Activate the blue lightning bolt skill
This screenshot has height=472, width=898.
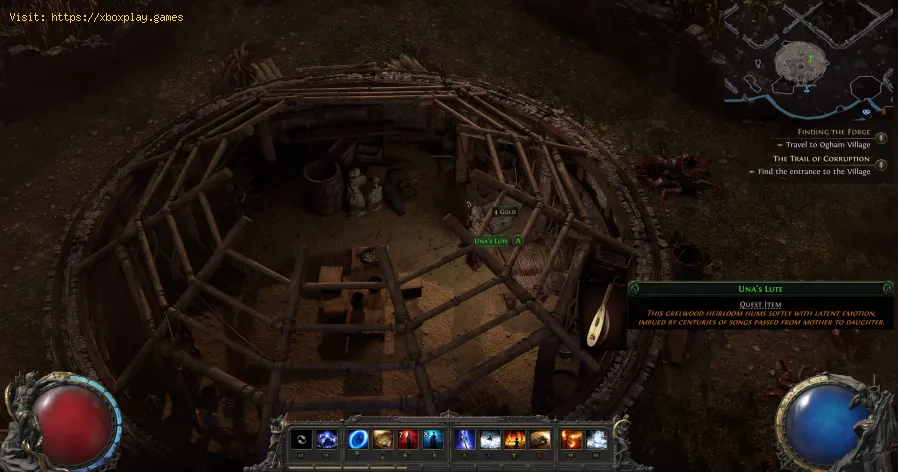[x=466, y=439]
